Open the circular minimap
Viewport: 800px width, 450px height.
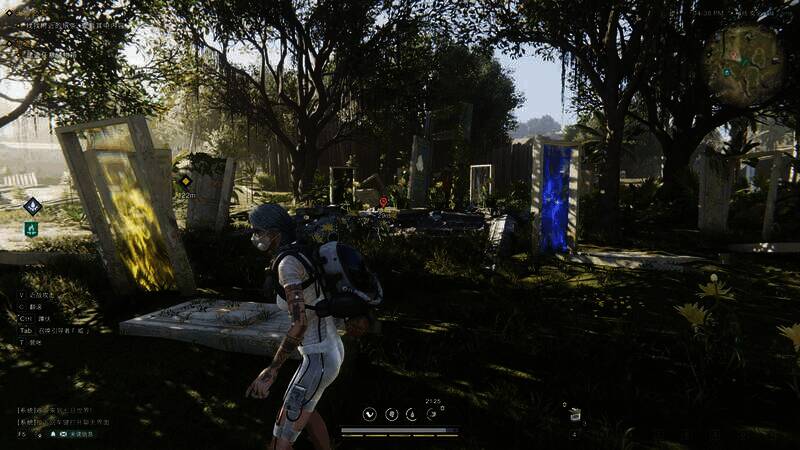point(742,64)
